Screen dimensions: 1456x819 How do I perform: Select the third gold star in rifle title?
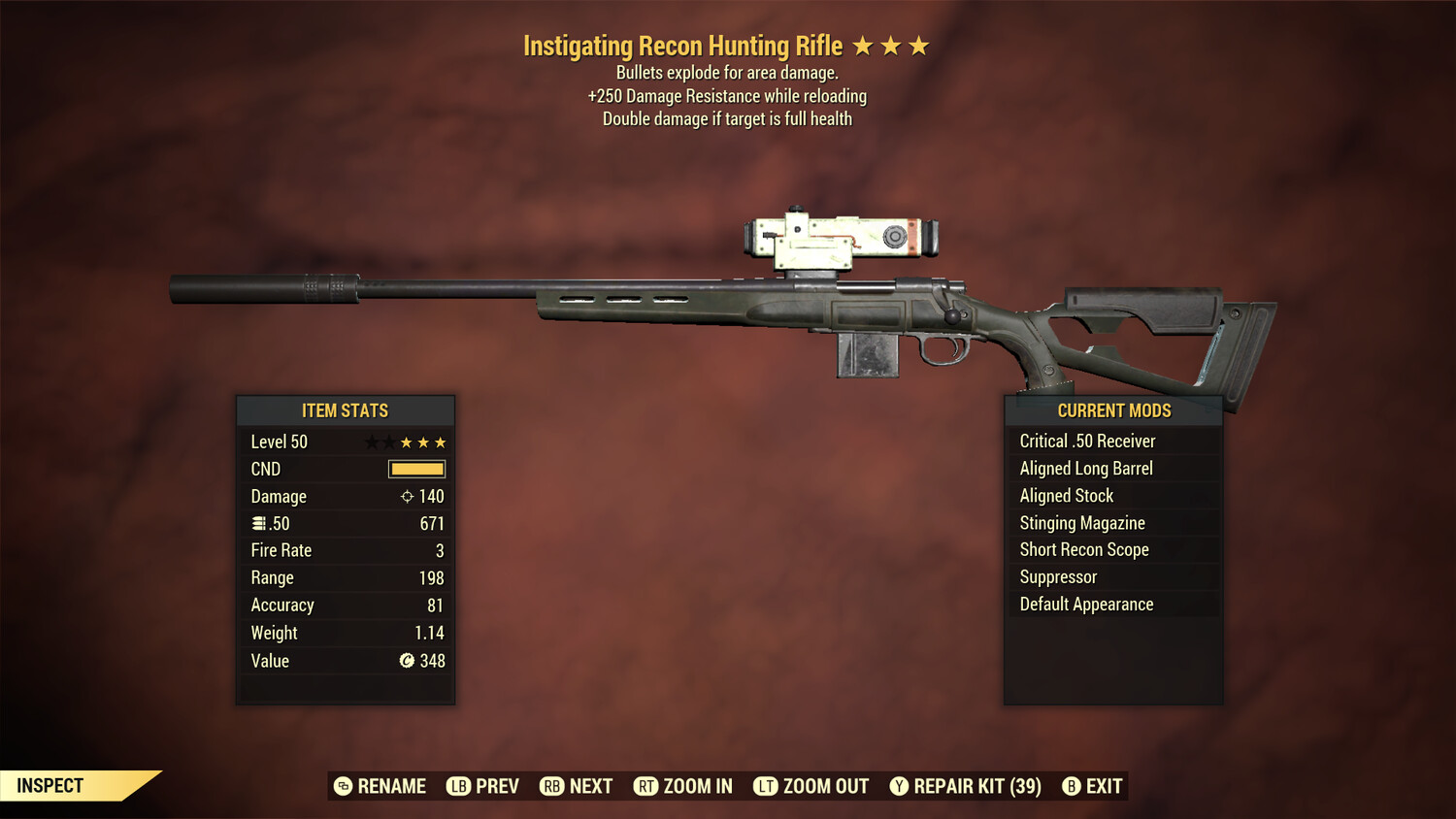[916, 45]
